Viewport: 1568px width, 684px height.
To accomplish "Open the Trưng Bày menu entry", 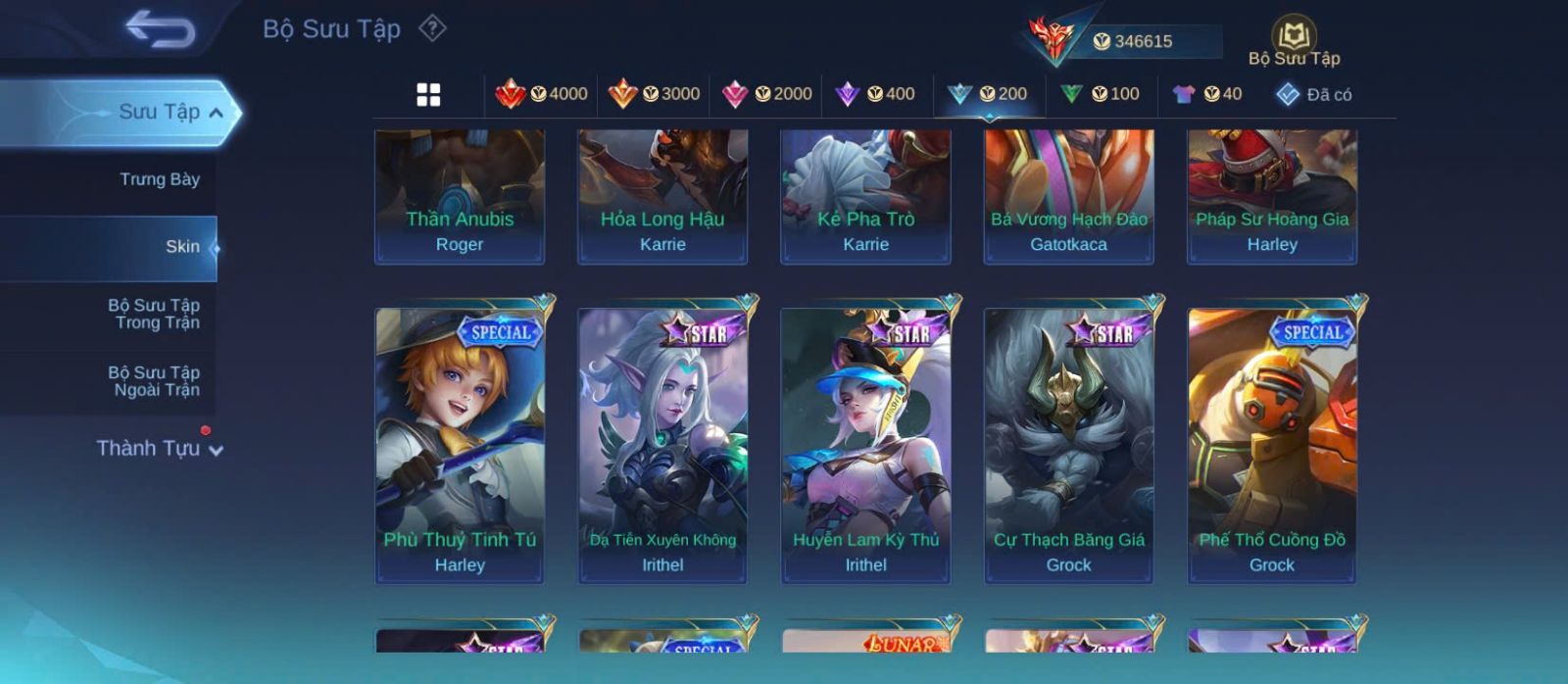I will point(159,179).
